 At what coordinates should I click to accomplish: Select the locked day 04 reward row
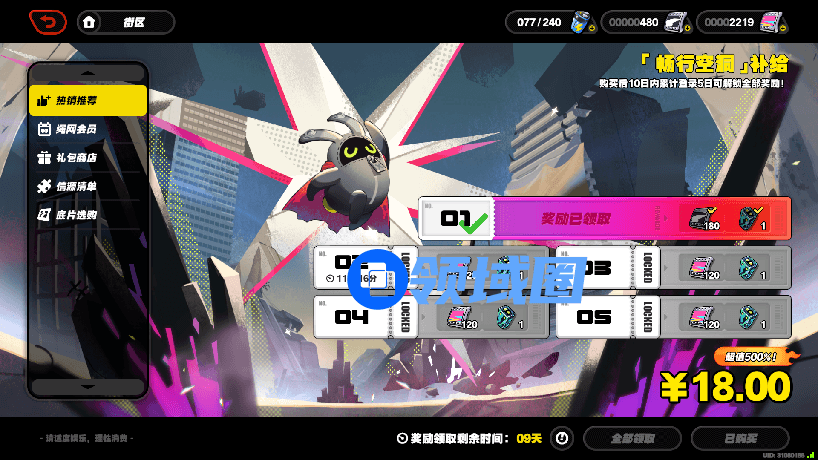pos(430,316)
